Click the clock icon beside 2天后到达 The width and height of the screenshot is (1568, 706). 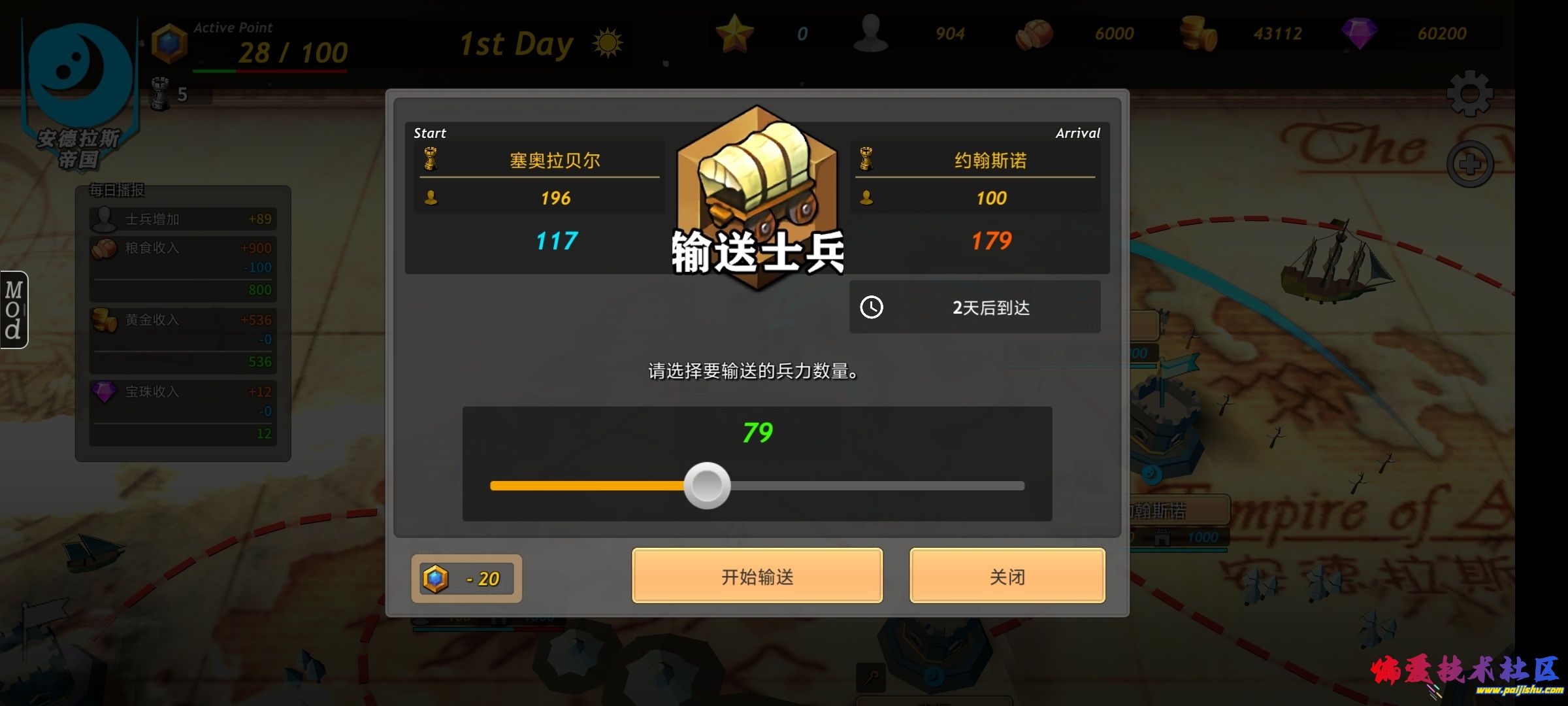click(873, 307)
